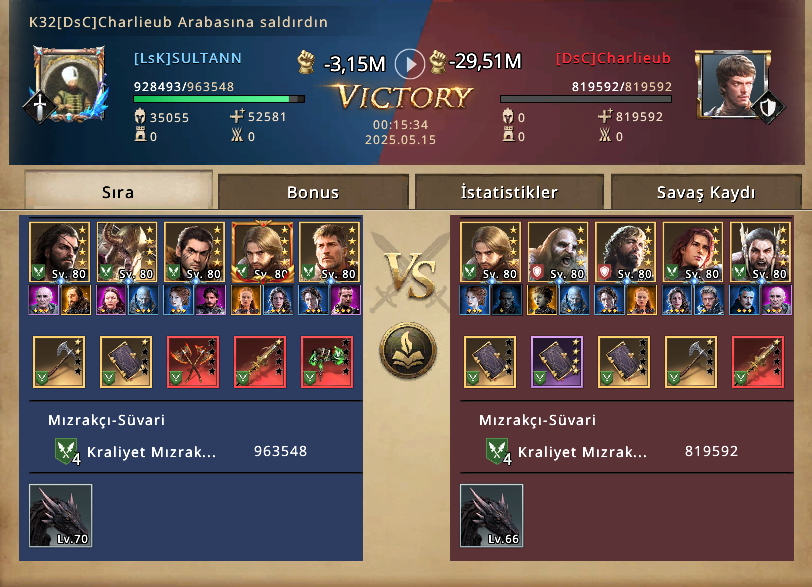812x587 pixels.
Task: Show the İstatistikler tab
Action: coord(509,192)
